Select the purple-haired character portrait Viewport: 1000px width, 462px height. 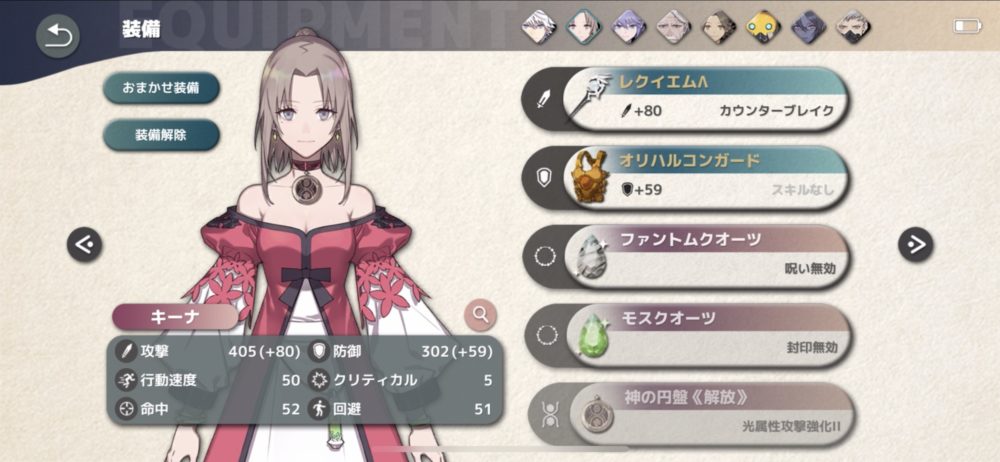pyautogui.click(x=629, y=27)
